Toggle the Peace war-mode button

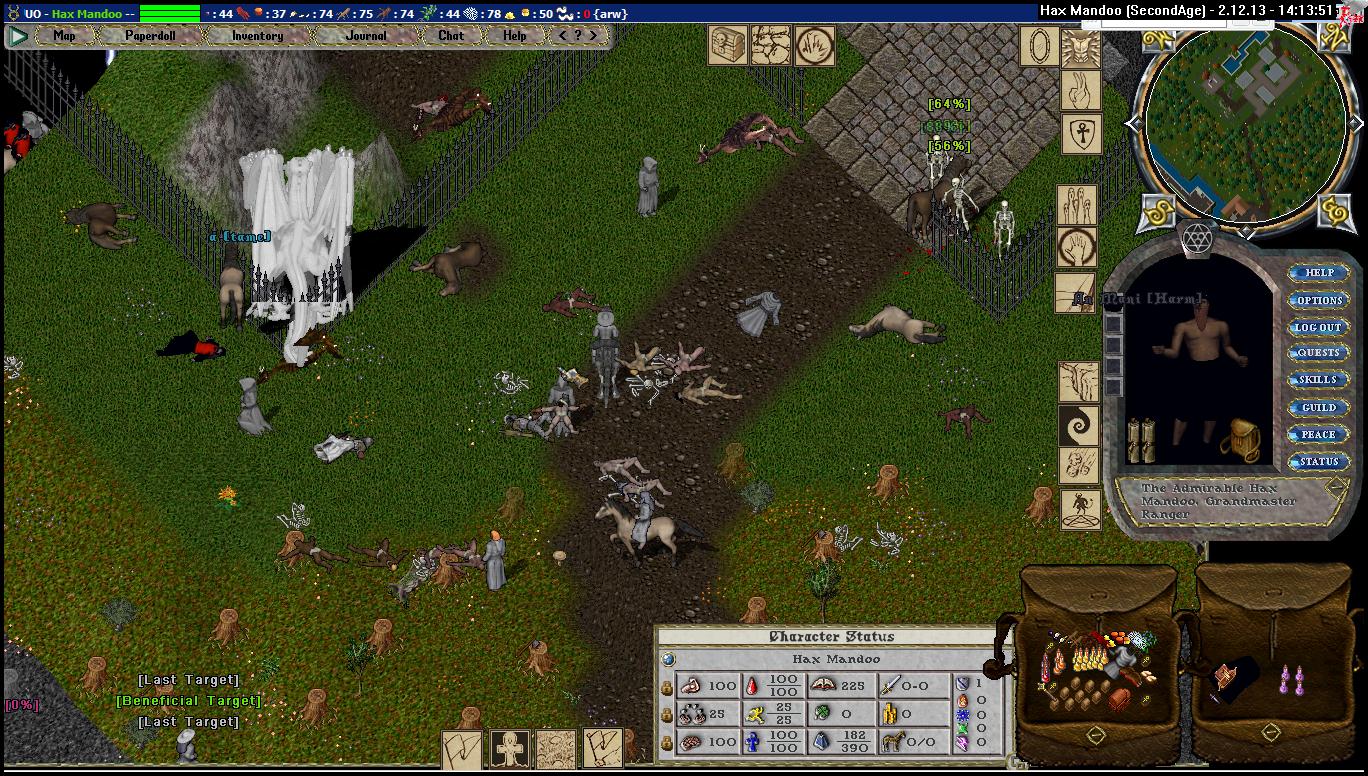click(x=1318, y=435)
